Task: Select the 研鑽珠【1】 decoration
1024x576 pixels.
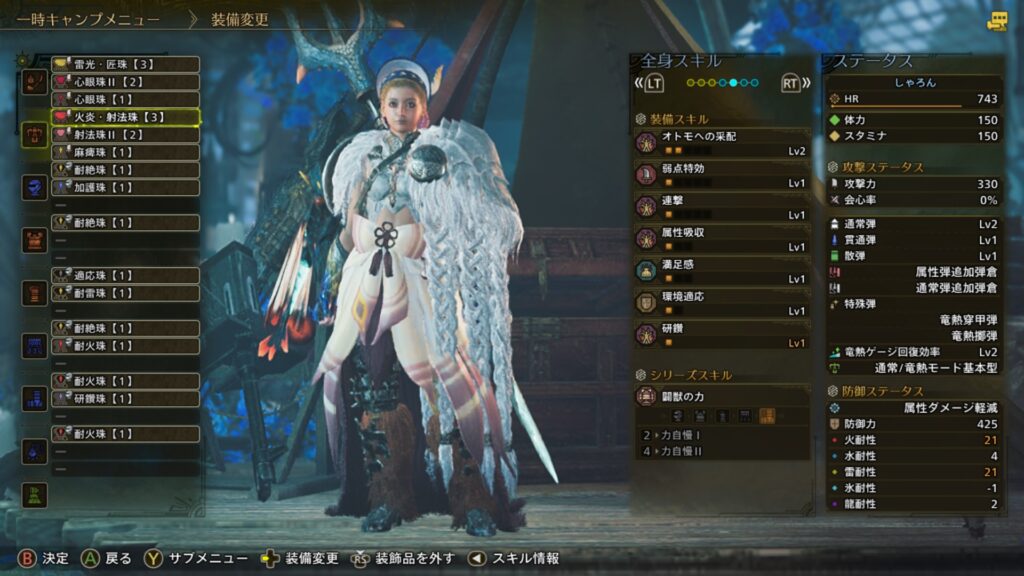Action: pyautogui.click(x=125, y=398)
